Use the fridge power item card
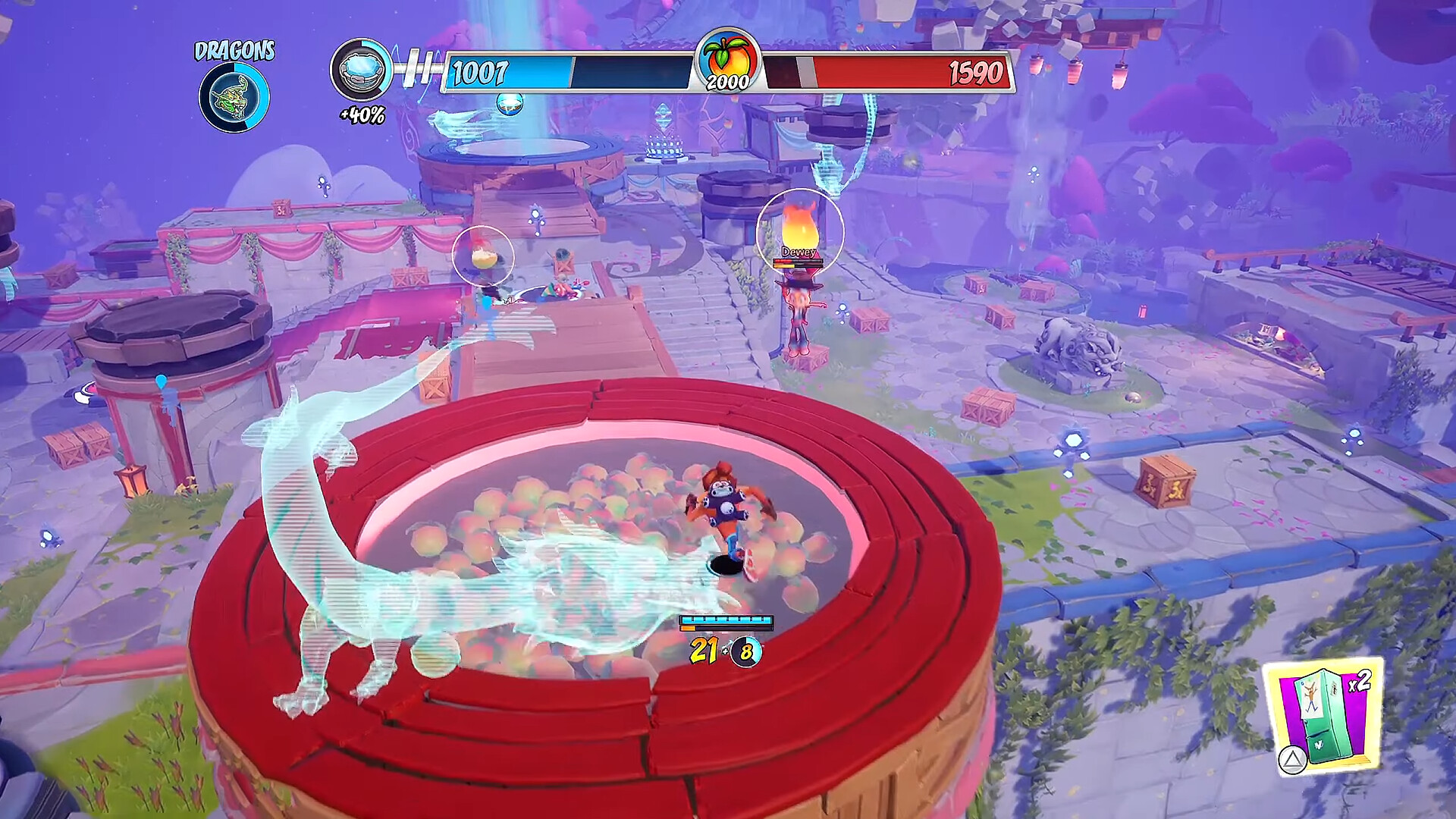Viewport: 1456px width, 819px height. point(1324,717)
